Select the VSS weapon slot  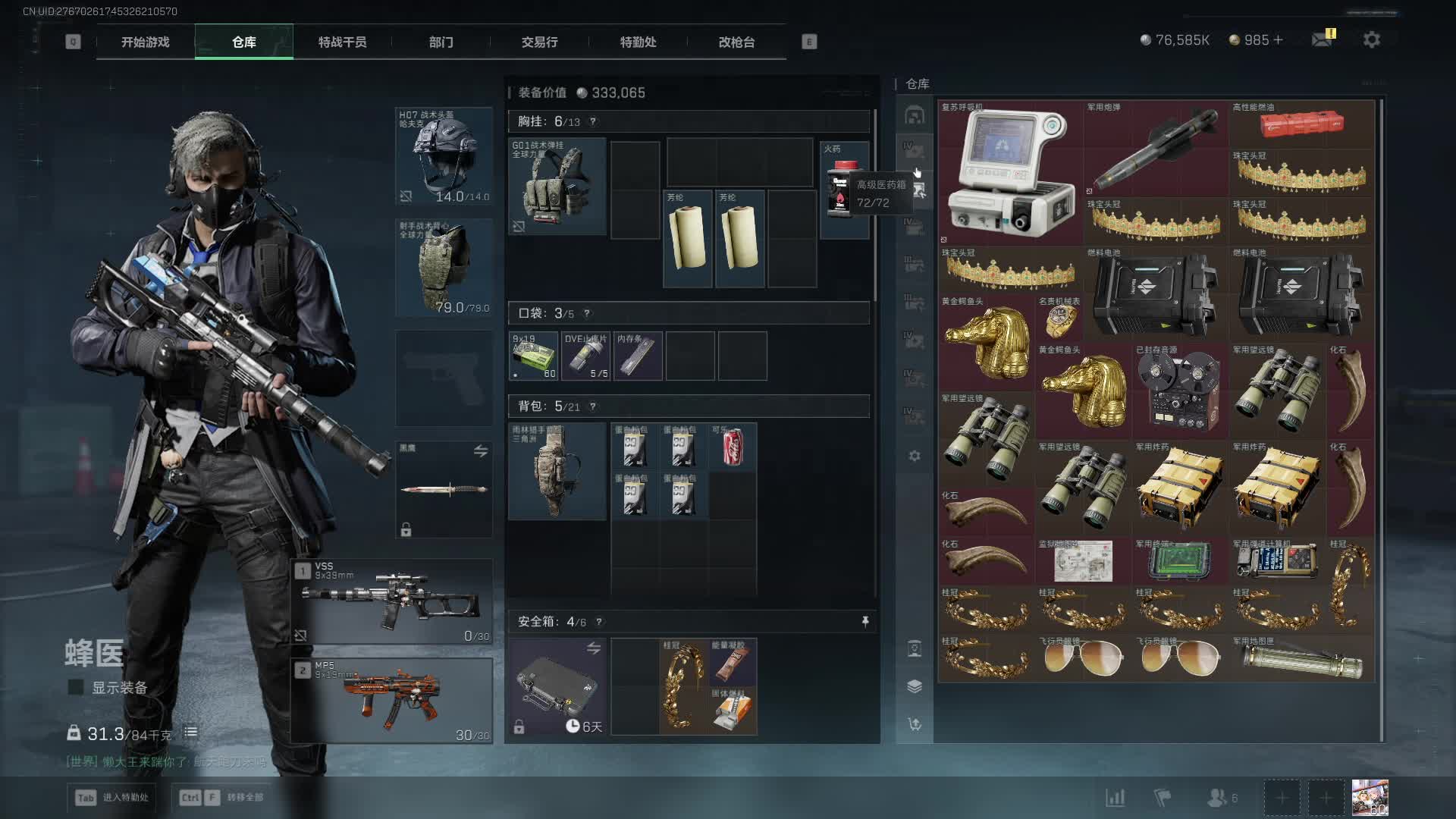coord(392,602)
